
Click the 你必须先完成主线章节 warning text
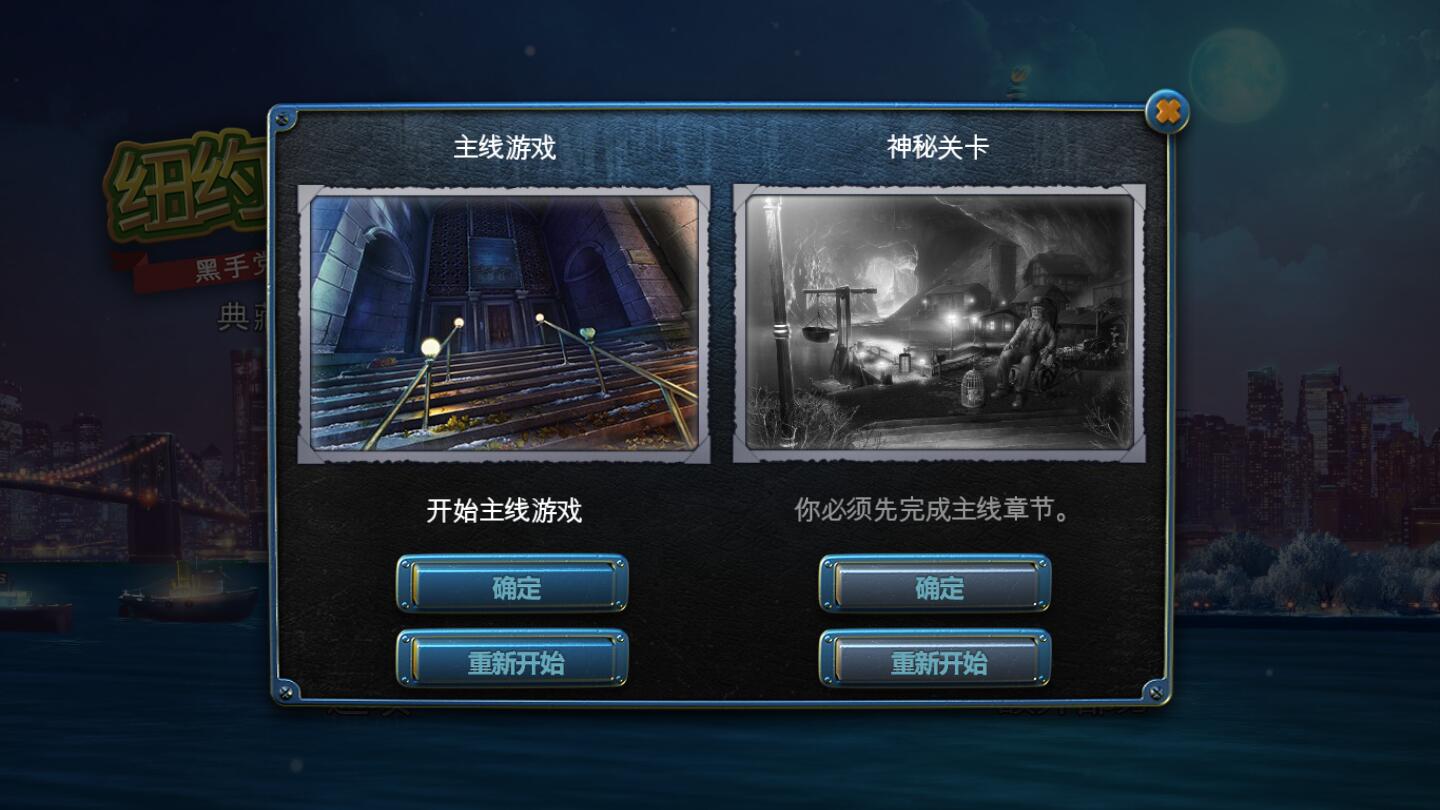pos(930,507)
